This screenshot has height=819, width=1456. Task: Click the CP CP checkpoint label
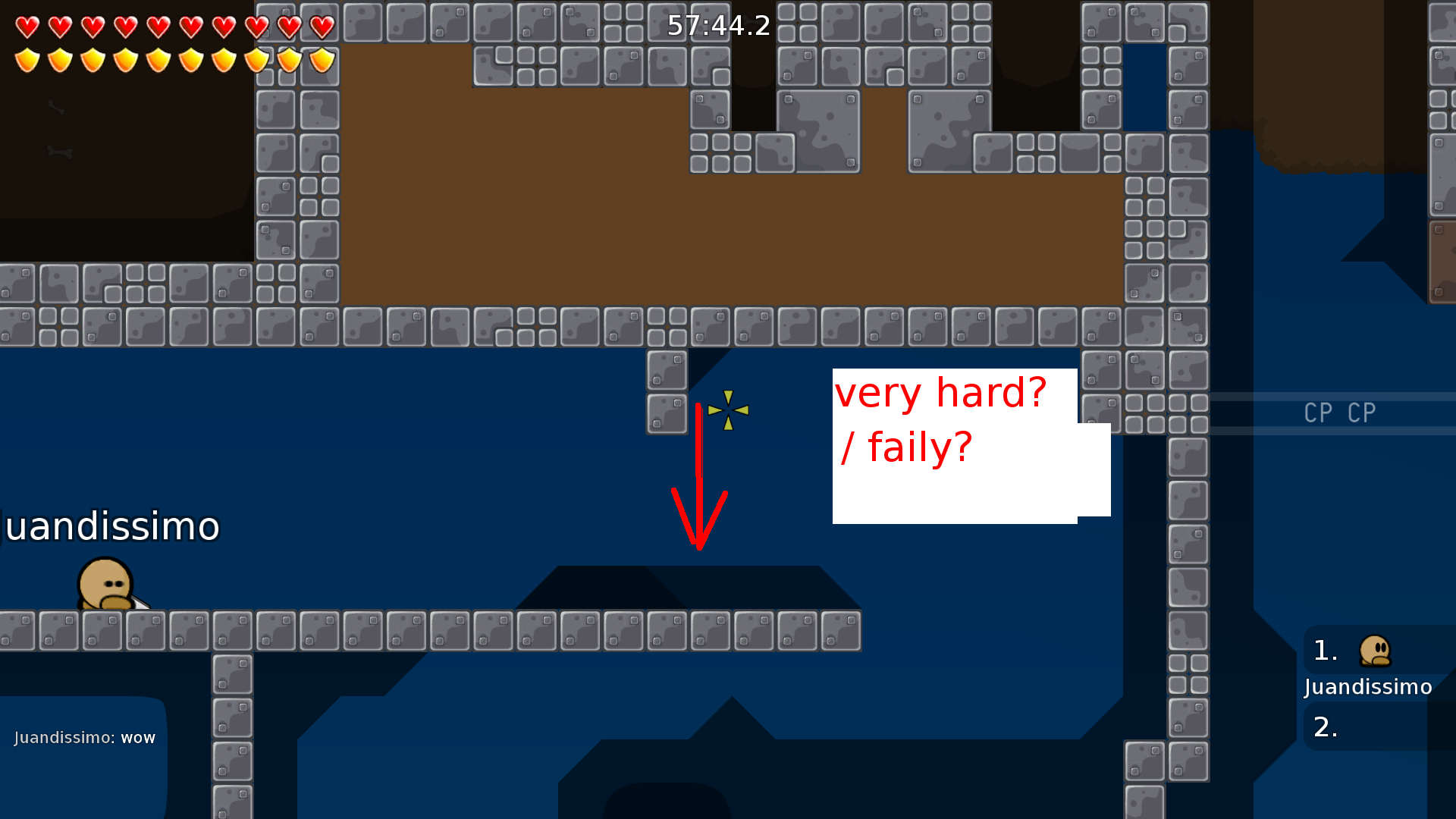point(1339,413)
